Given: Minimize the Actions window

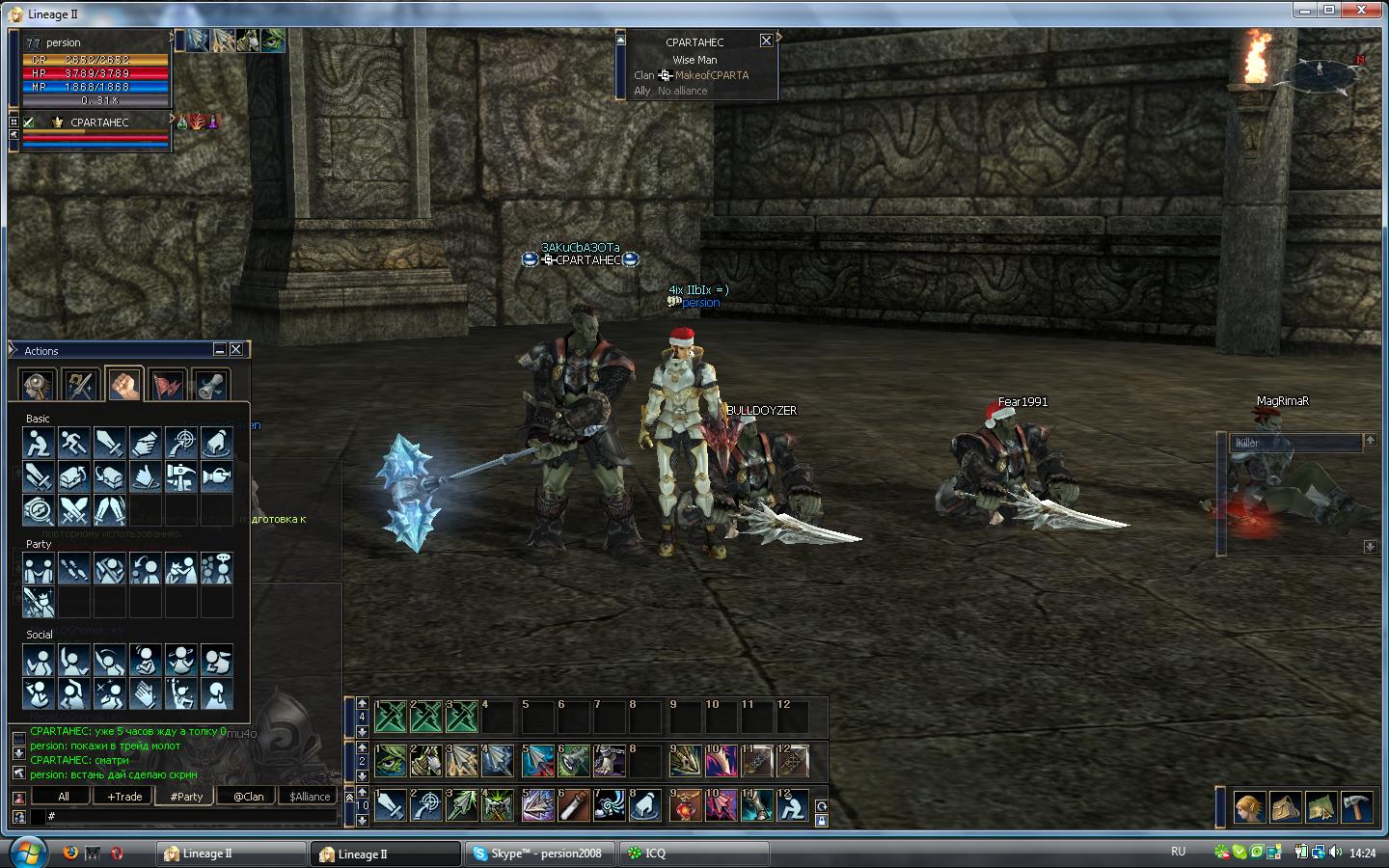Looking at the screenshot, I should [x=220, y=349].
